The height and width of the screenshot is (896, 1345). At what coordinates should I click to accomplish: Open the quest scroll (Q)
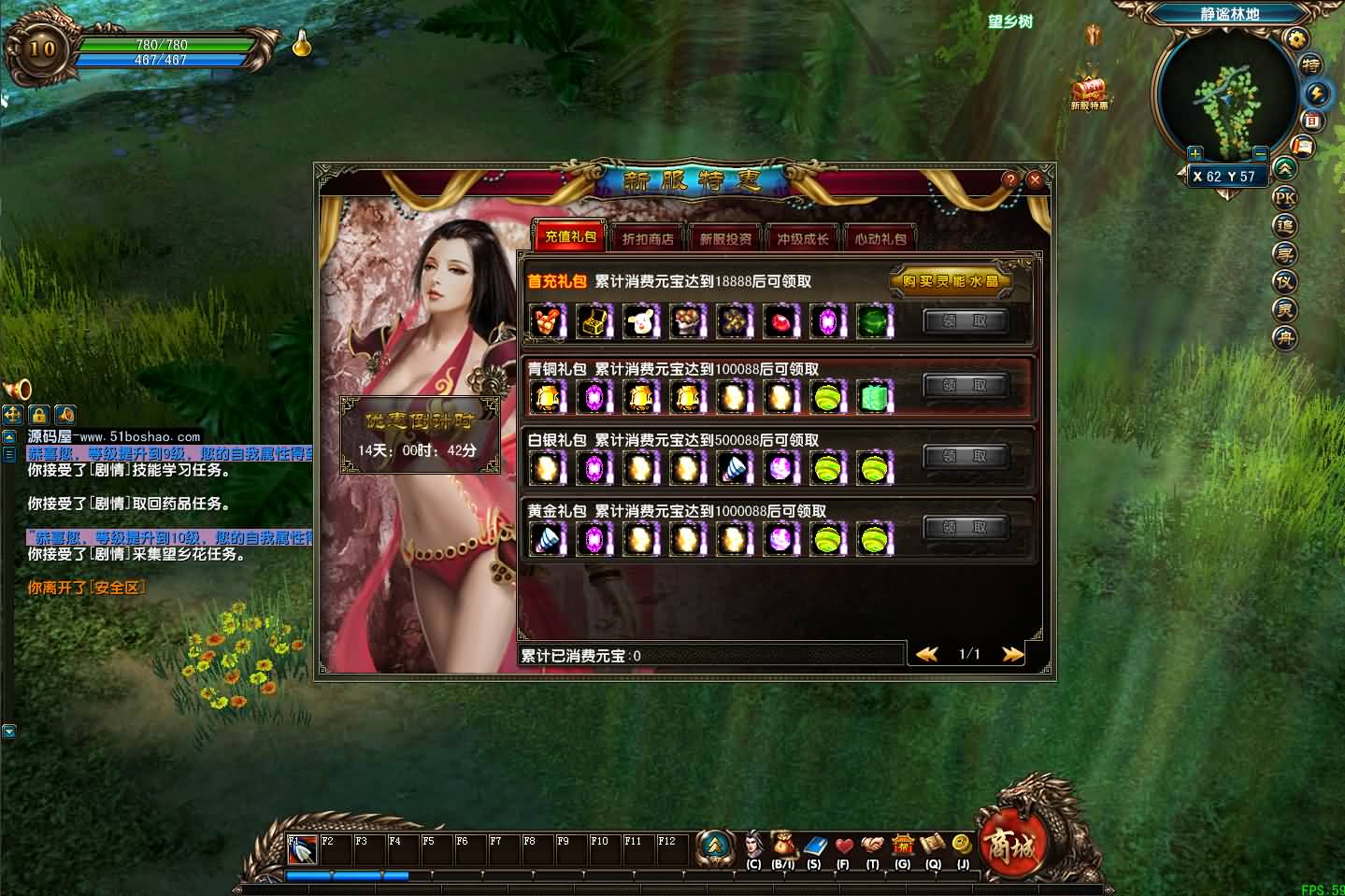(934, 846)
